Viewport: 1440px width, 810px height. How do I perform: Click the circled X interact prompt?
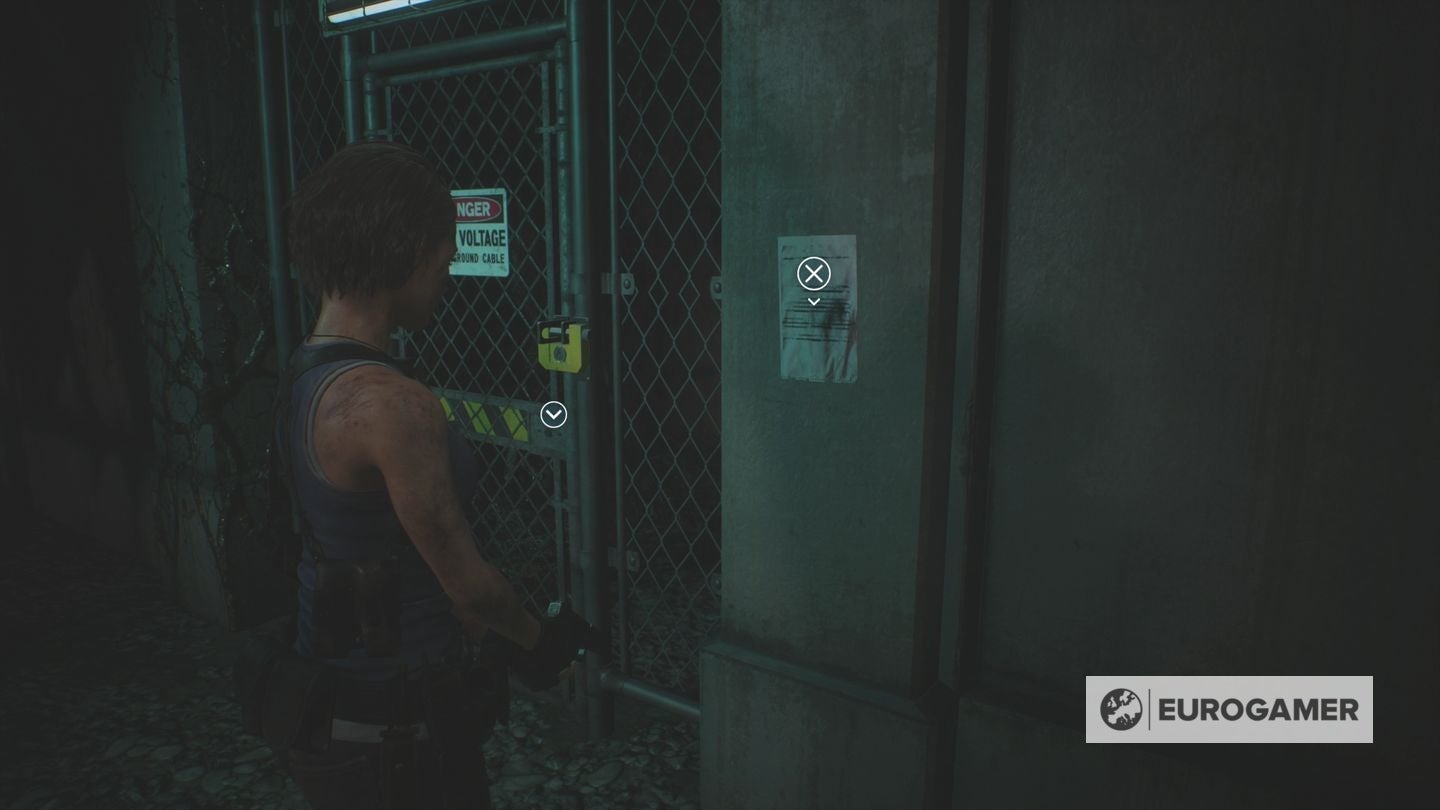pos(814,273)
